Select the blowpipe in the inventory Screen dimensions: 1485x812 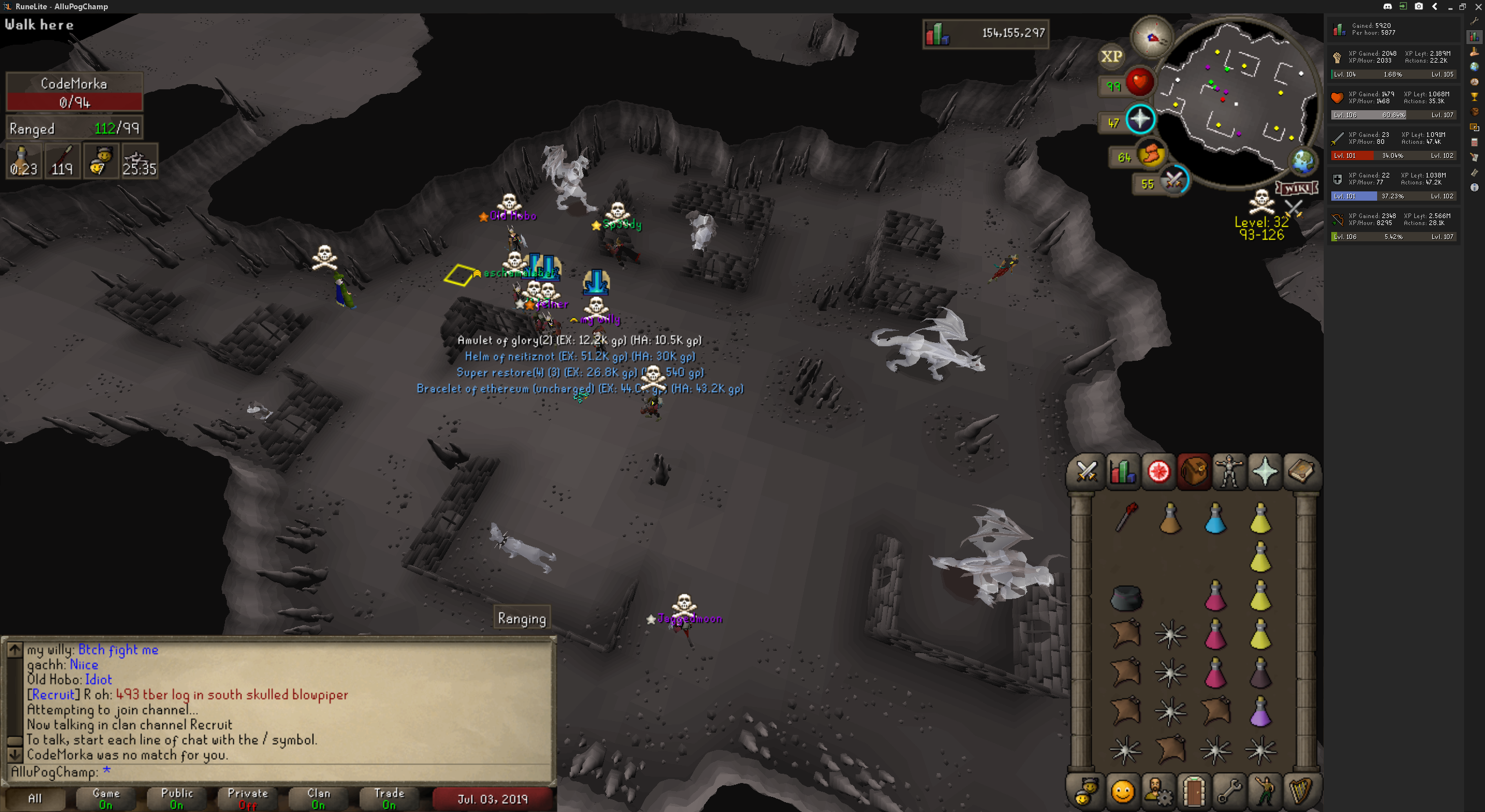[x=1125, y=517]
